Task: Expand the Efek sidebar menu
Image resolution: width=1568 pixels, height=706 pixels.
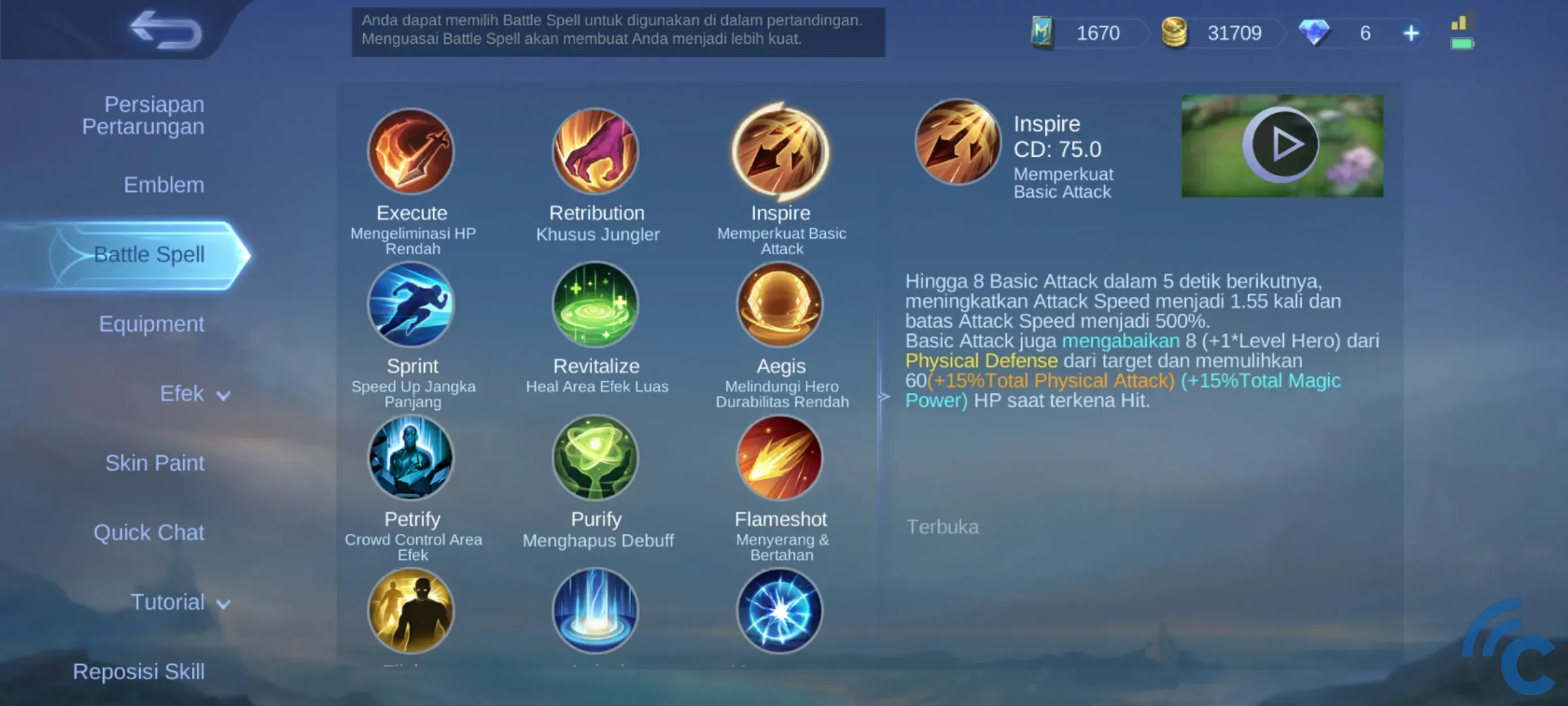Action: click(x=194, y=394)
